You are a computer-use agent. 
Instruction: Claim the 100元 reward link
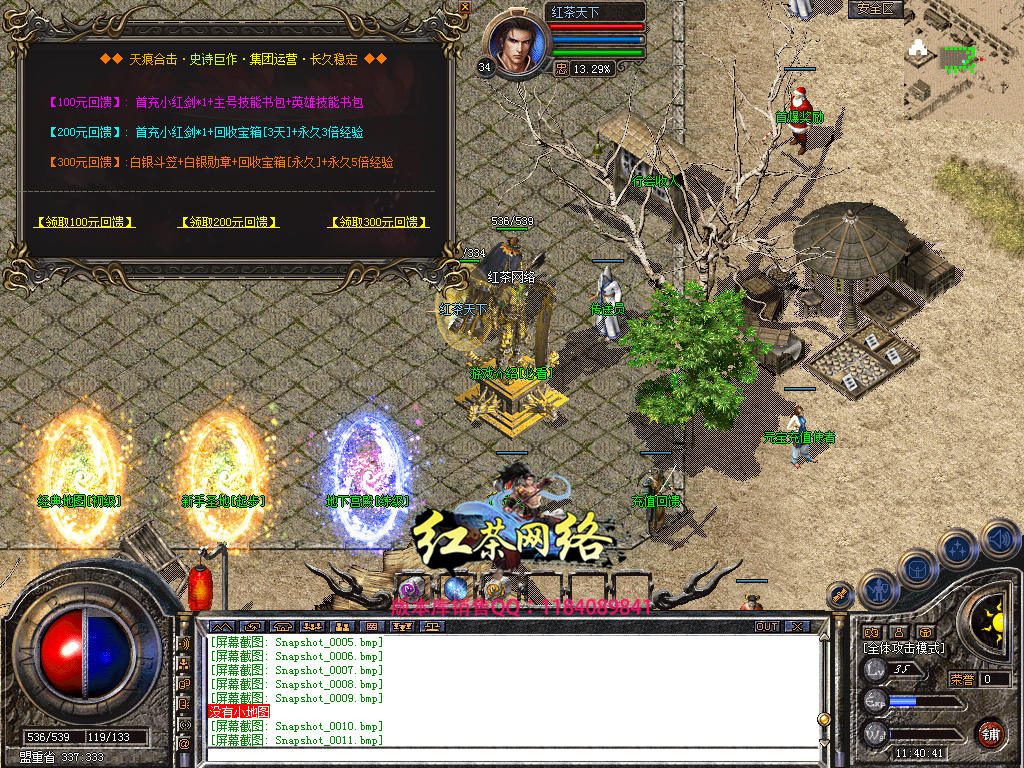(x=84, y=222)
